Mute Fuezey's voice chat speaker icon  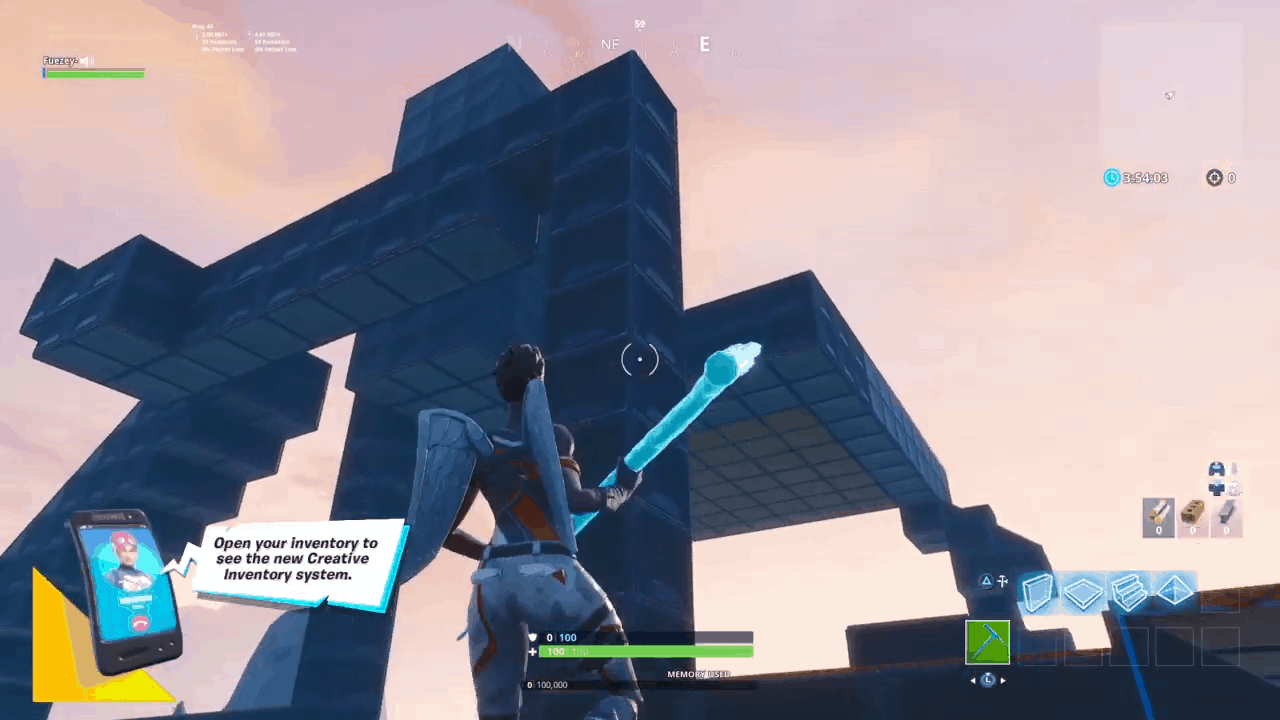[x=85, y=60]
